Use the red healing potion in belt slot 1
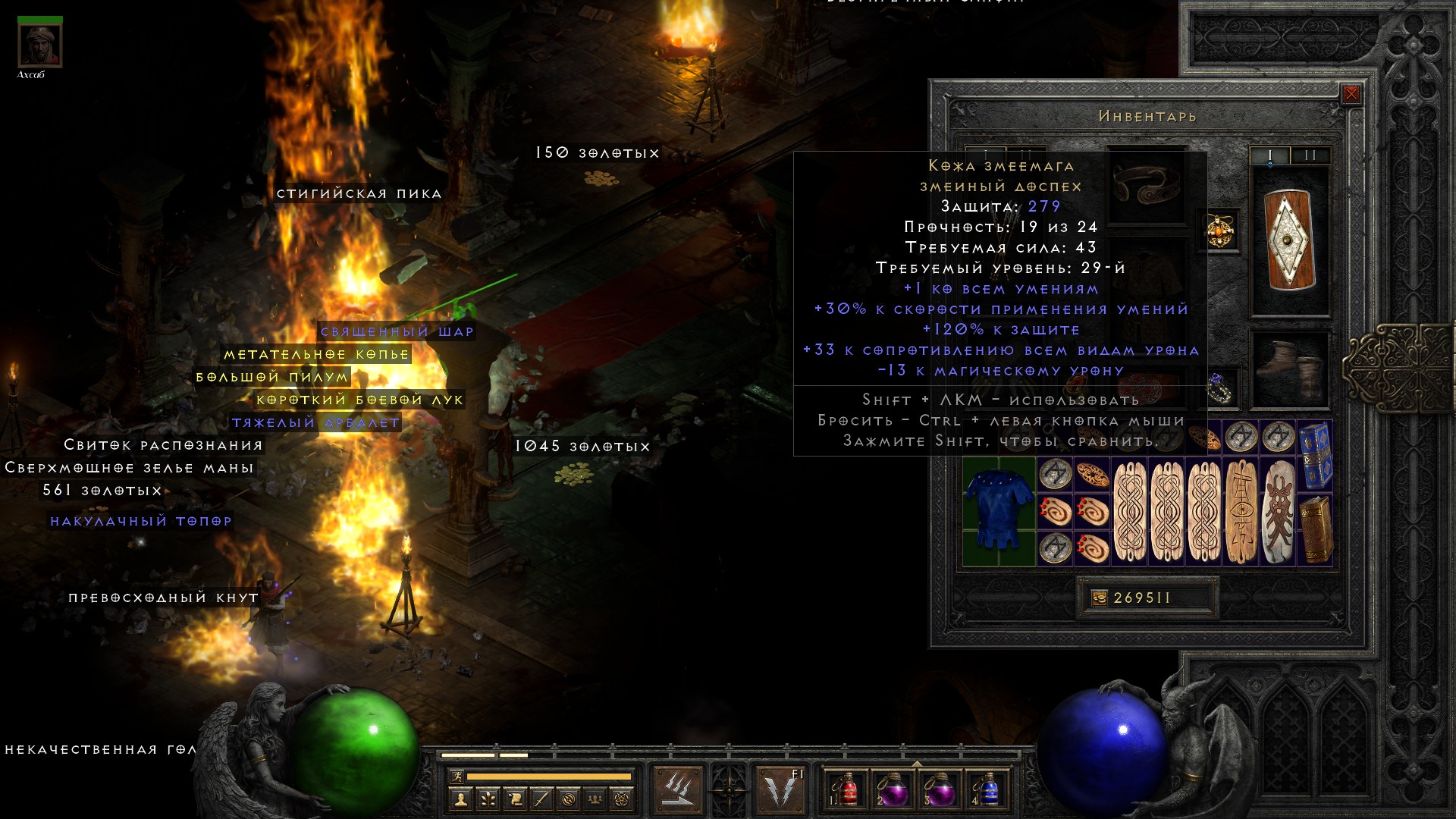Image resolution: width=1456 pixels, height=819 pixels. [x=846, y=789]
